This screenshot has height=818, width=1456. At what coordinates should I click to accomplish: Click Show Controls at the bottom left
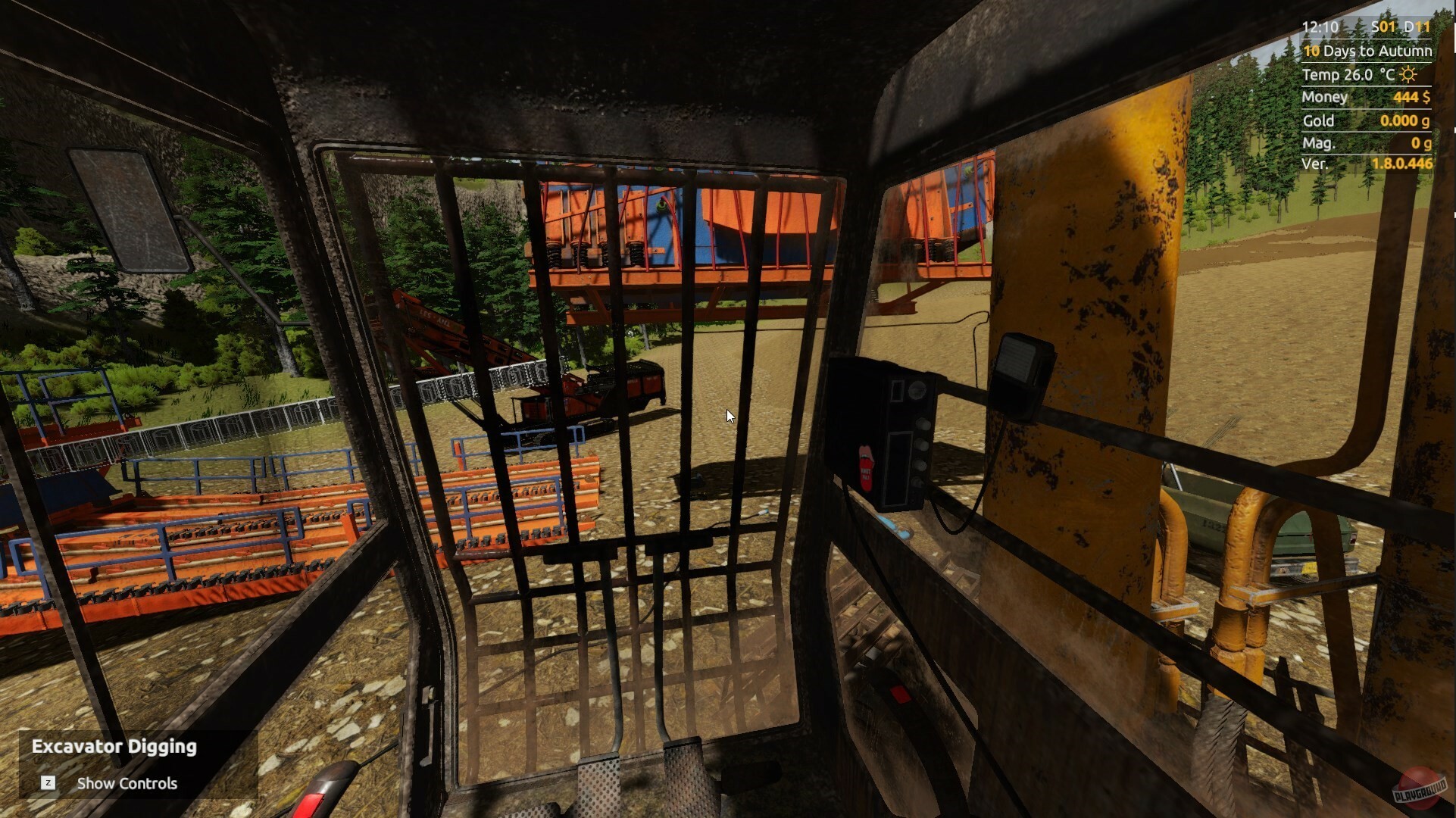point(126,783)
